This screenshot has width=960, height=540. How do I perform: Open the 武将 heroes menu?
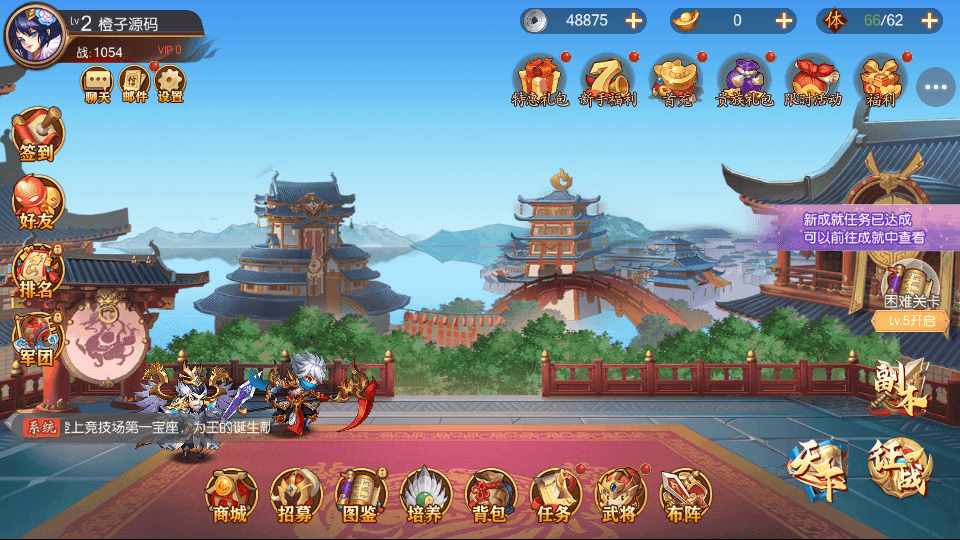point(621,495)
